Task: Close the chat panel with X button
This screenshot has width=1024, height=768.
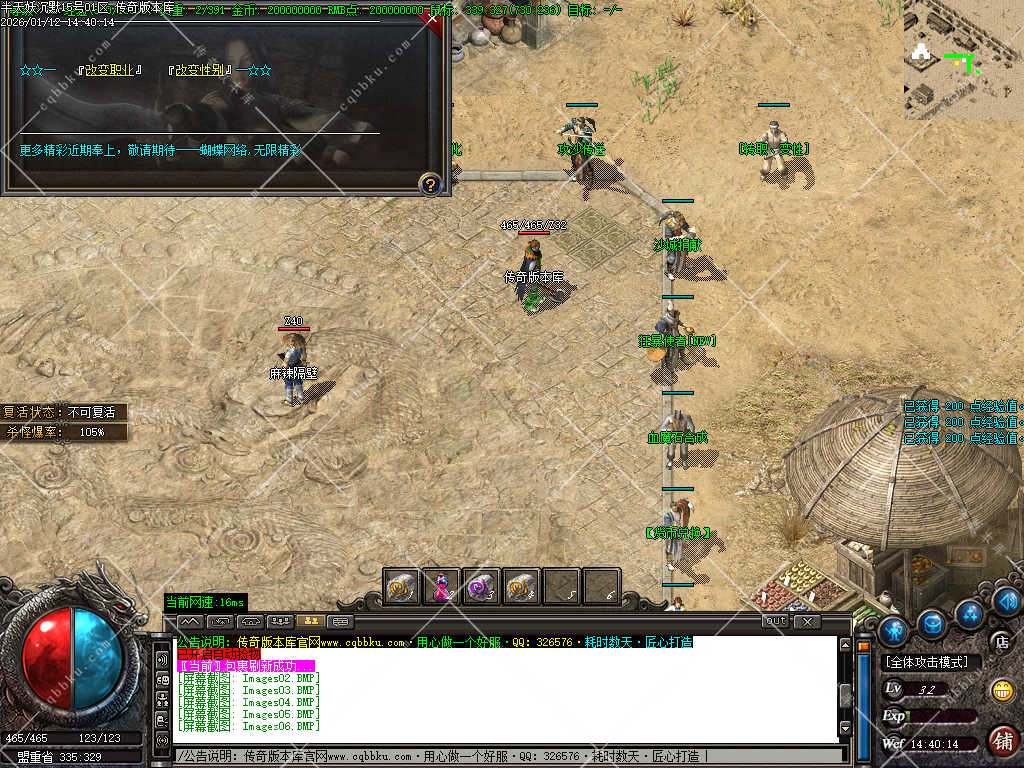Action: click(807, 621)
